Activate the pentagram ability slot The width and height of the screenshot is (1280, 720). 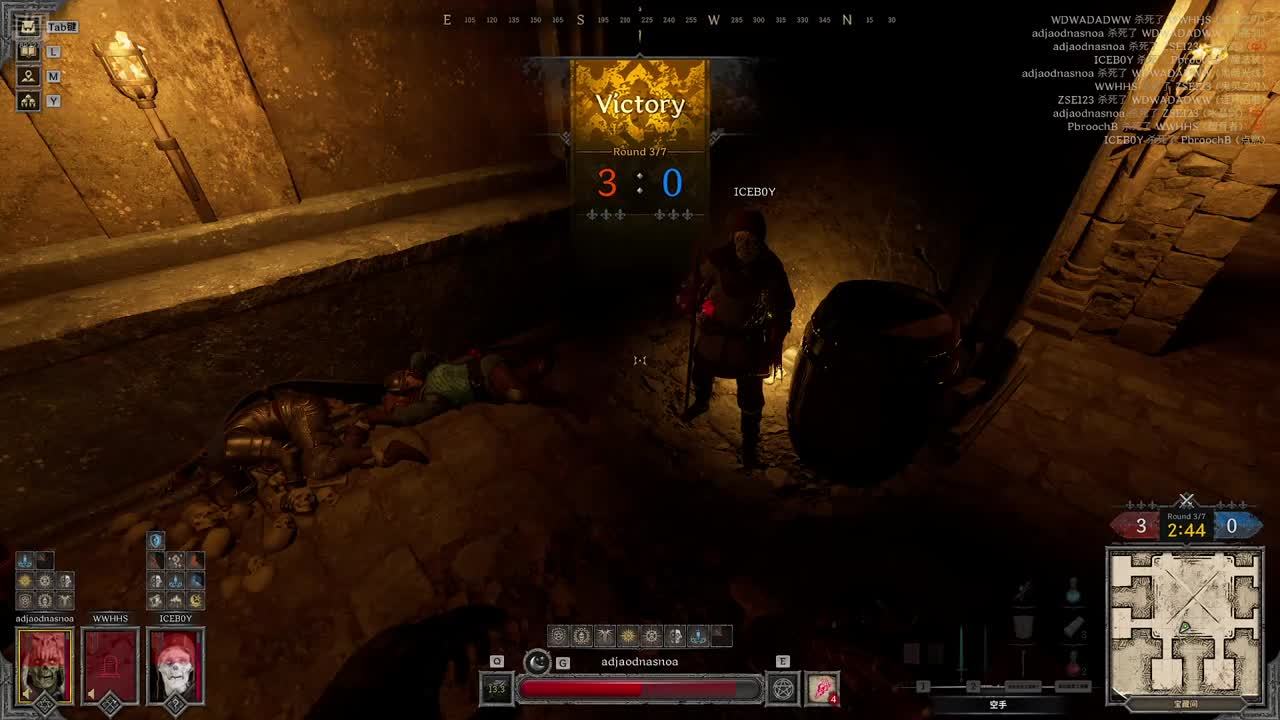[x=781, y=688]
